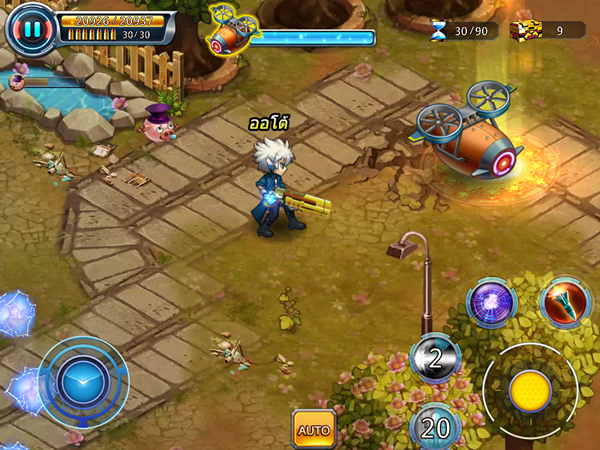Screen dimensions: 600x450
Task: Pause the game with the pause button
Action: [x=32, y=29]
